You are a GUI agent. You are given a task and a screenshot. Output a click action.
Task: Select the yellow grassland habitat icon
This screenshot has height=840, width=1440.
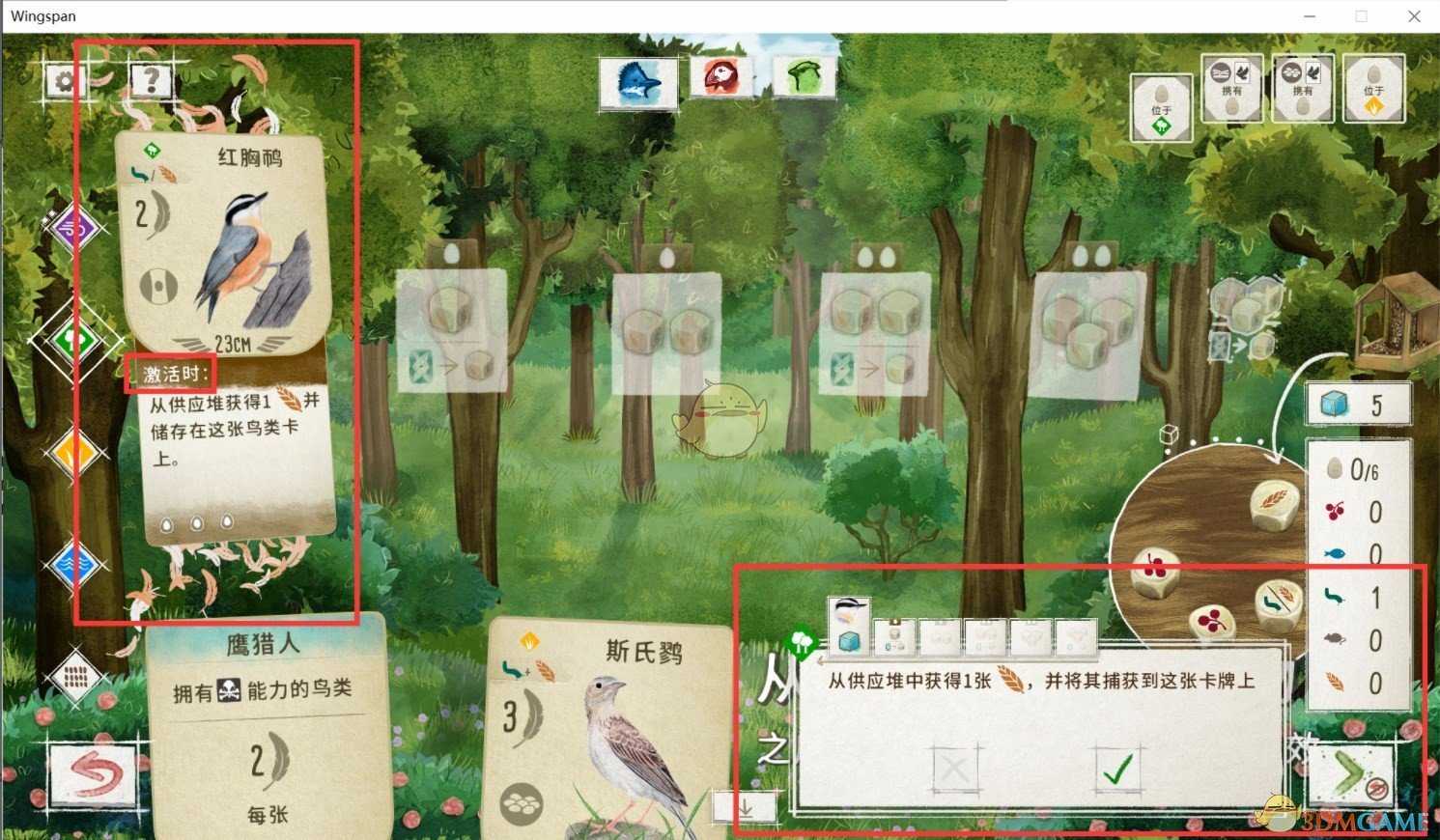[x=75, y=452]
